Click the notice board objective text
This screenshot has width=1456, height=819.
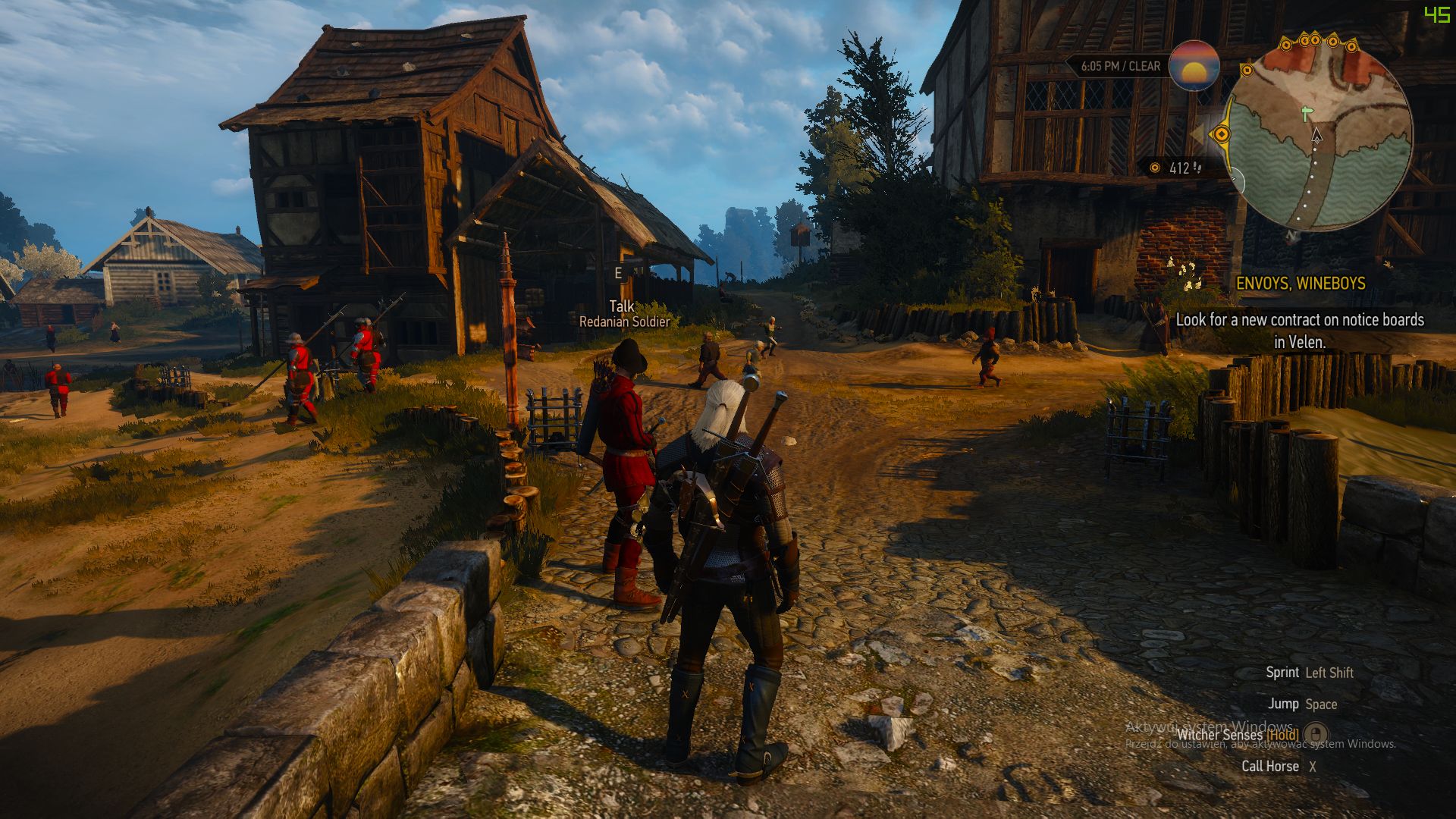1300,331
